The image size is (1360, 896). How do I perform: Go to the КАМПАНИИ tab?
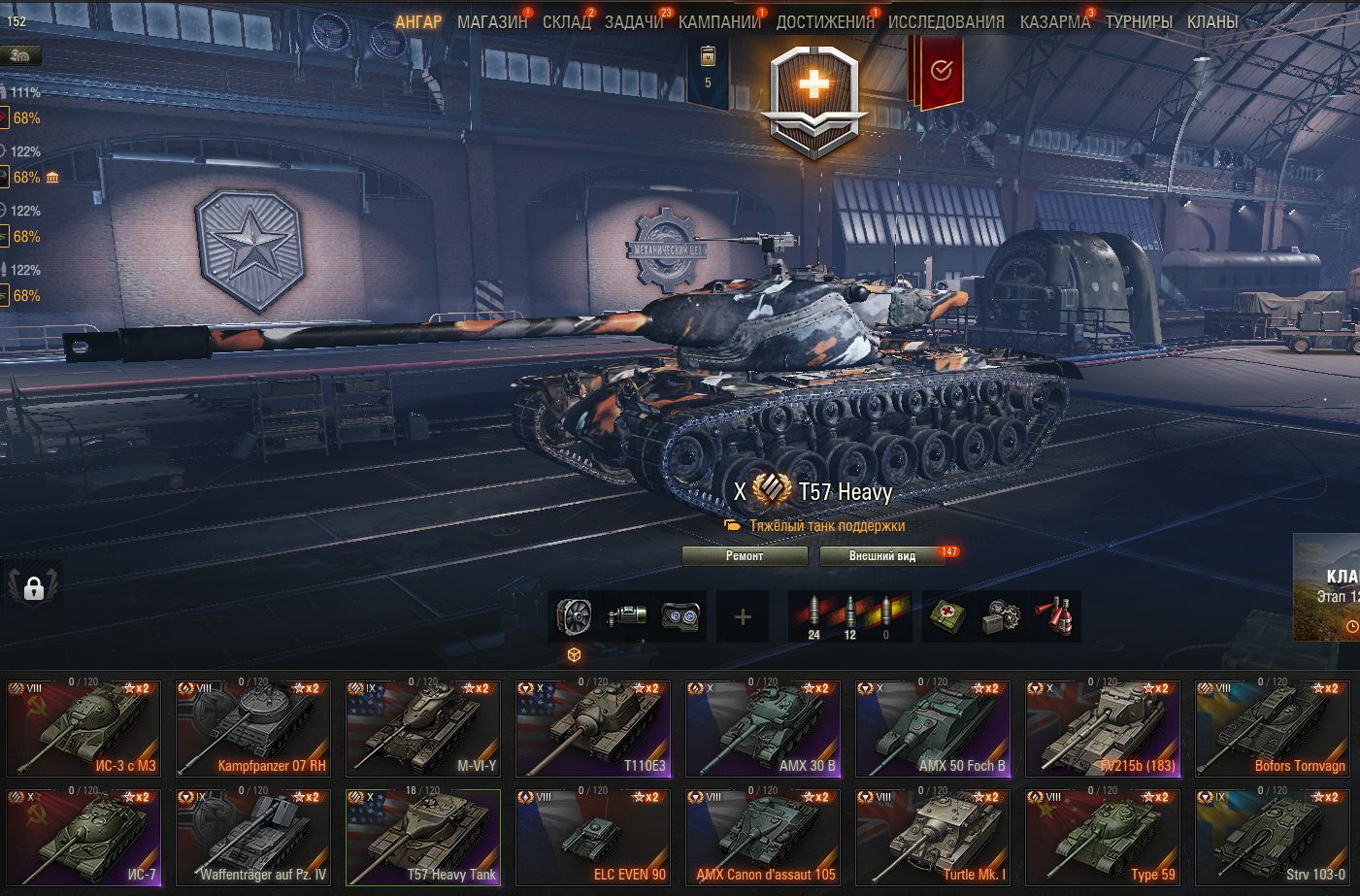719,21
